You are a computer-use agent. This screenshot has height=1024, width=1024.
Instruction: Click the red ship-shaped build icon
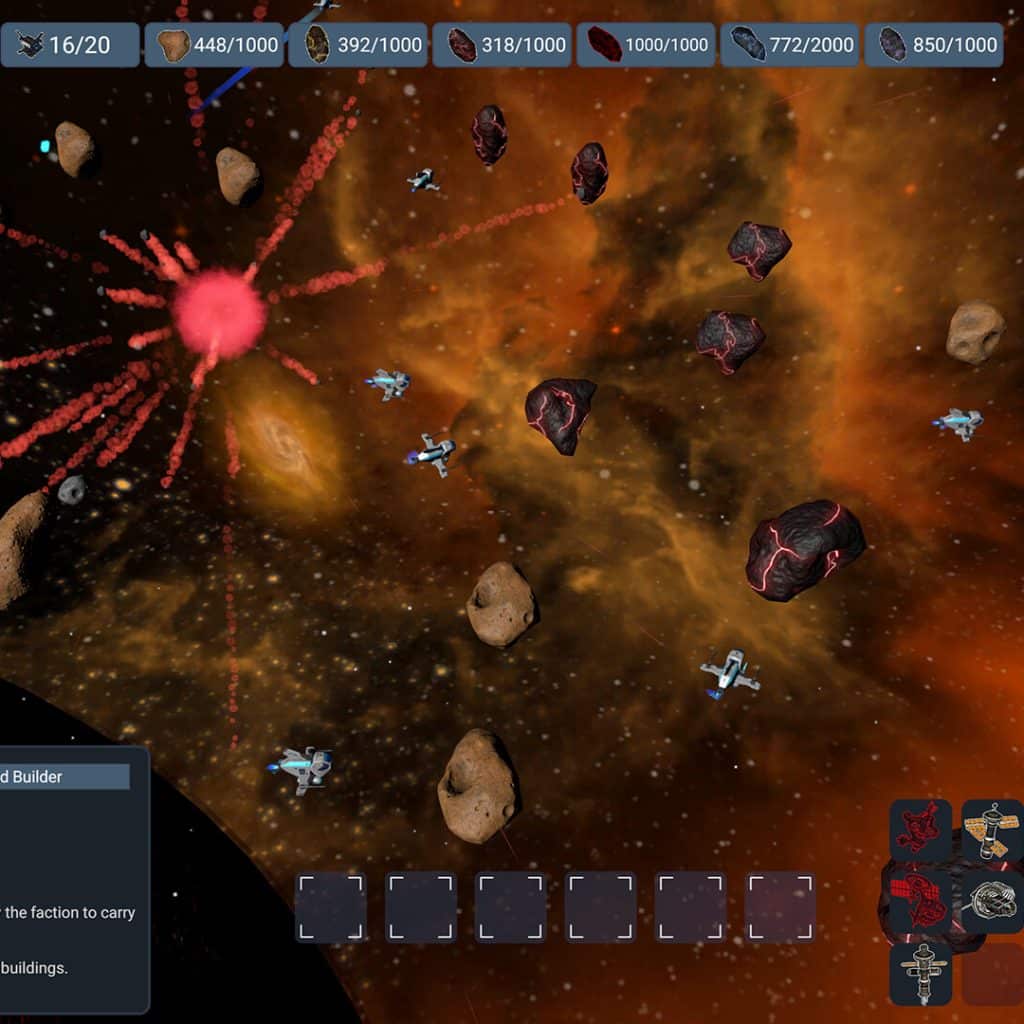tap(920, 830)
